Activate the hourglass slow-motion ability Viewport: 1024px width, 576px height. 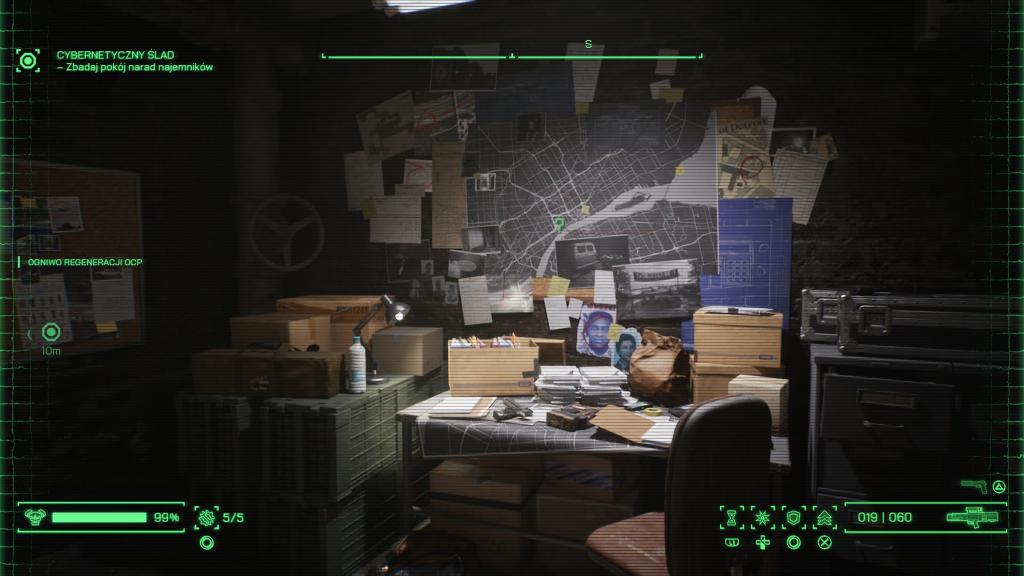point(733,517)
